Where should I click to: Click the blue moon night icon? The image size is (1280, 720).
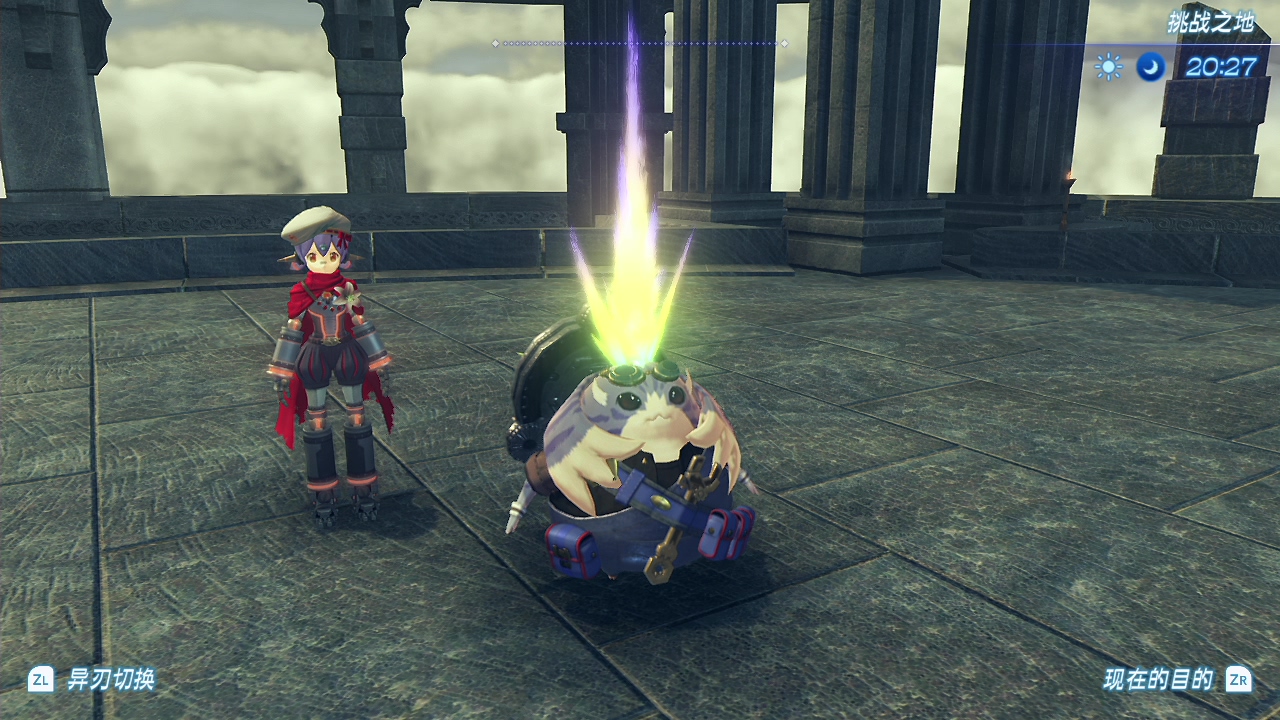coord(1151,67)
